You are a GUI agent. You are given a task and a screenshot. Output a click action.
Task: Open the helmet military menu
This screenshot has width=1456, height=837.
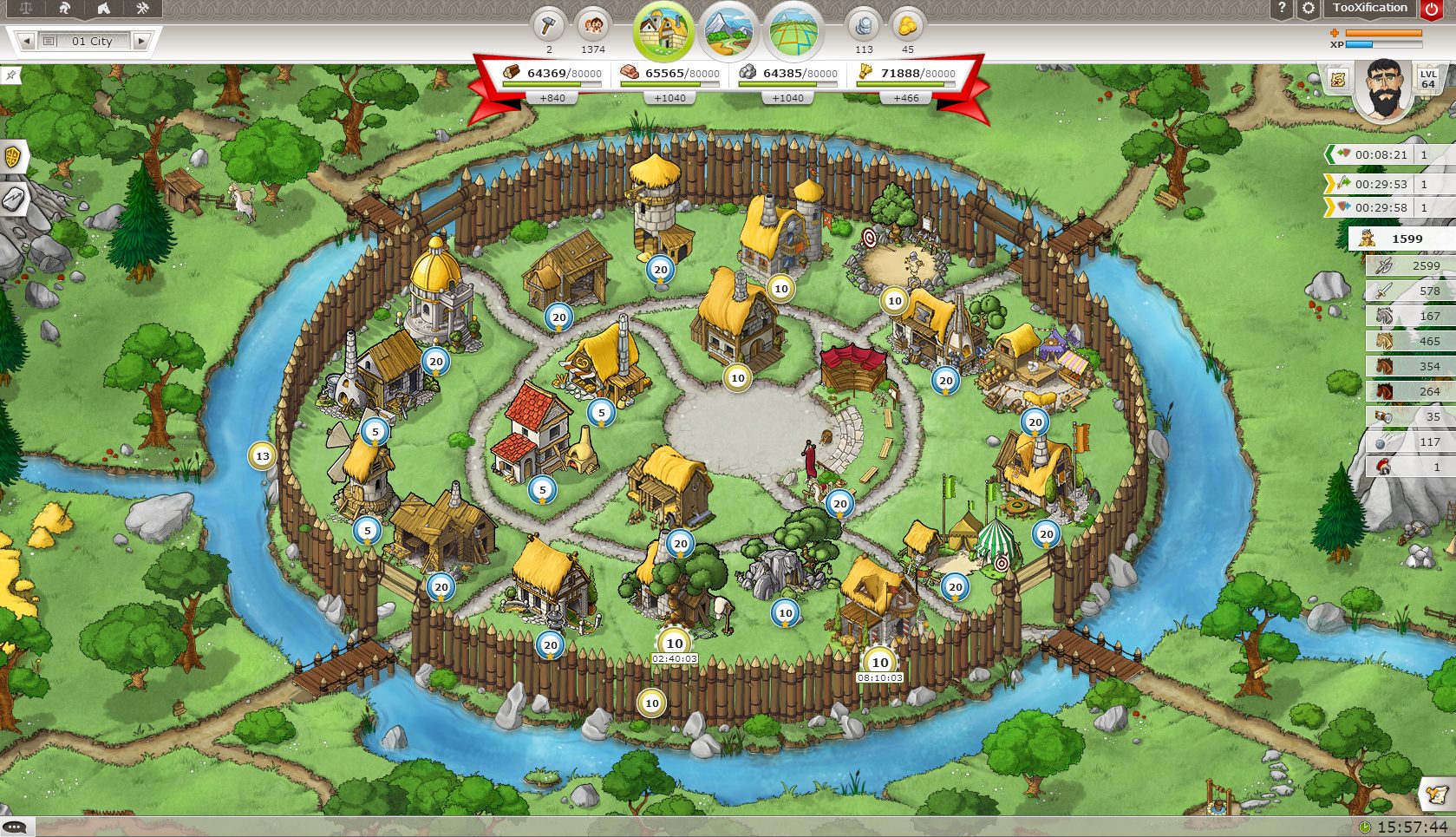[64, 9]
